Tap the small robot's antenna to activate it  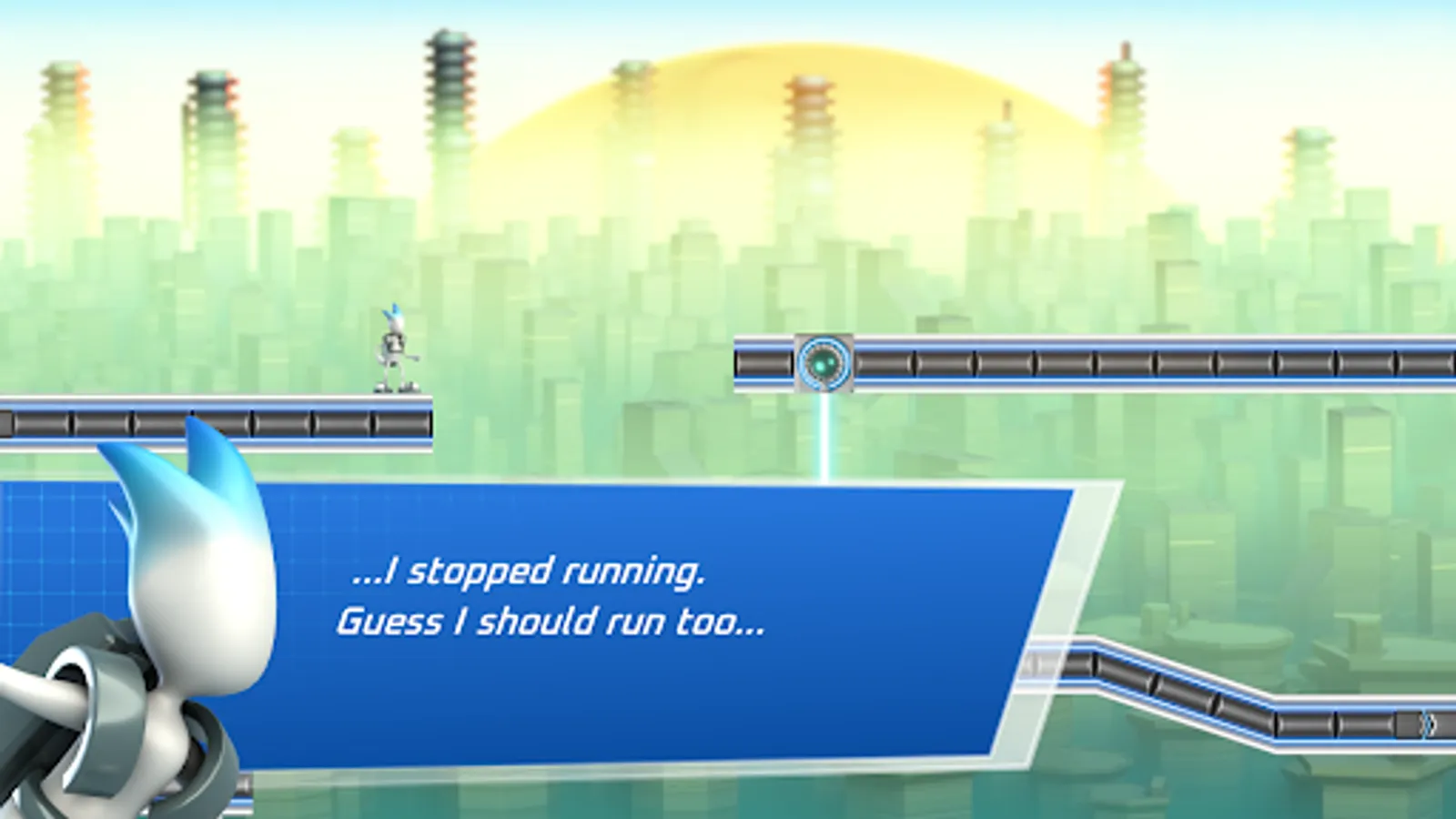click(393, 311)
